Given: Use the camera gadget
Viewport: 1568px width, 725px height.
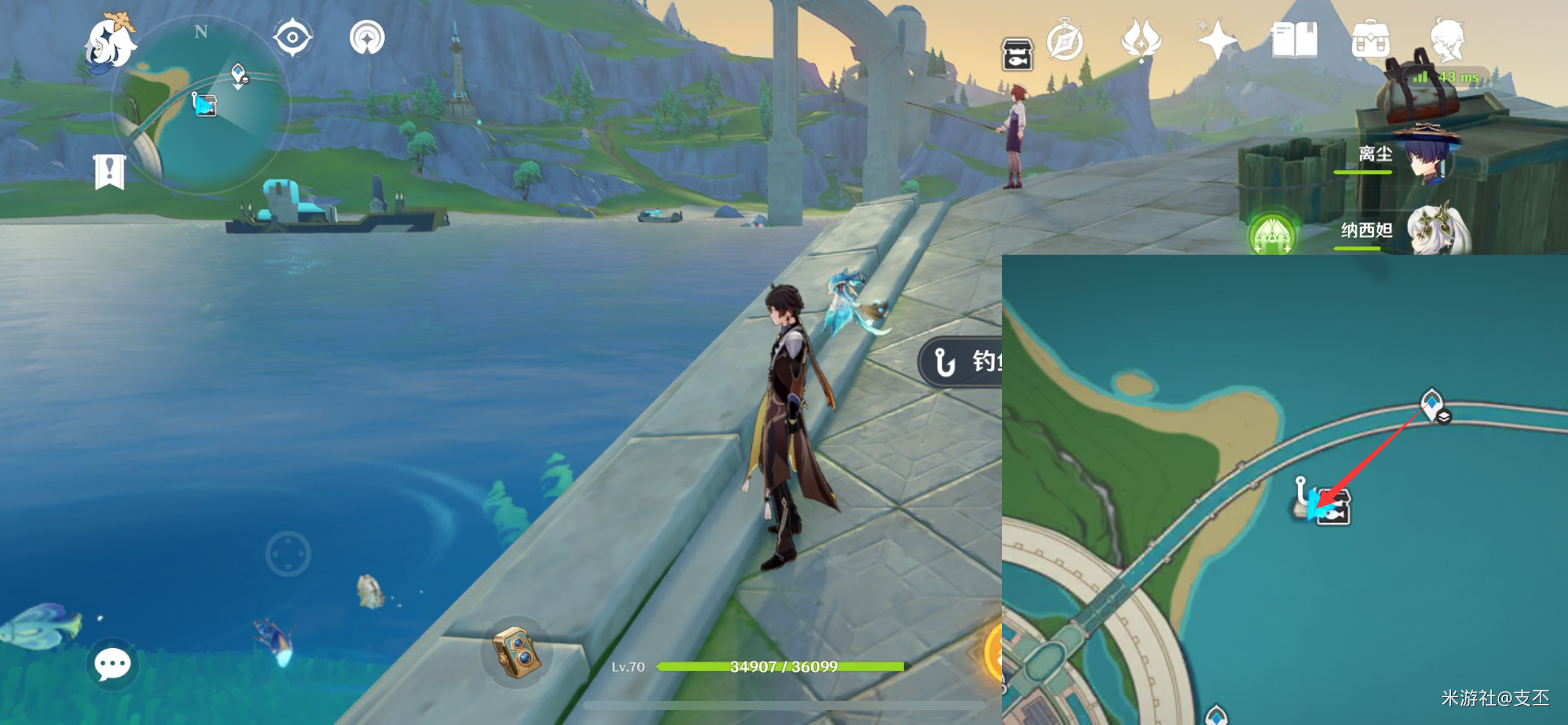Looking at the screenshot, I should [x=518, y=651].
